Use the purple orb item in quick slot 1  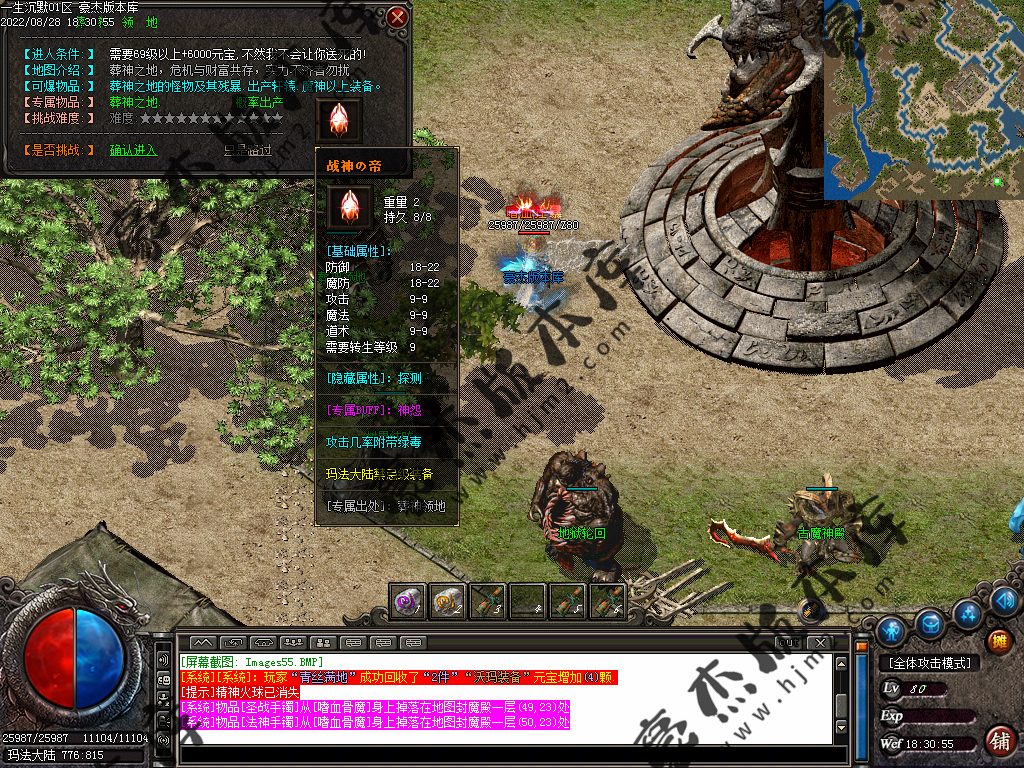coord(407,600)
